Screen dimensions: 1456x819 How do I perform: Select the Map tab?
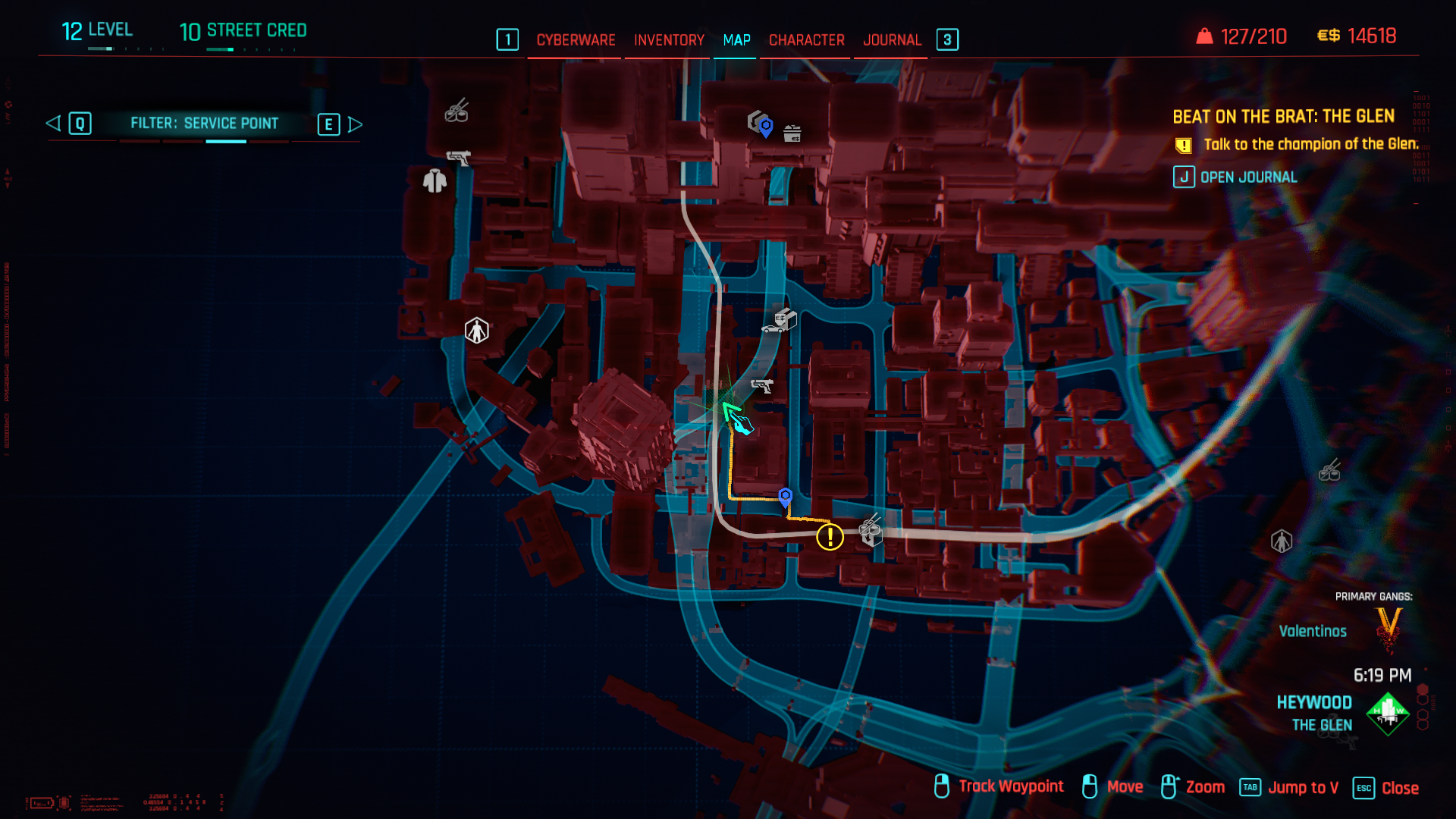[x=736, y=40]
